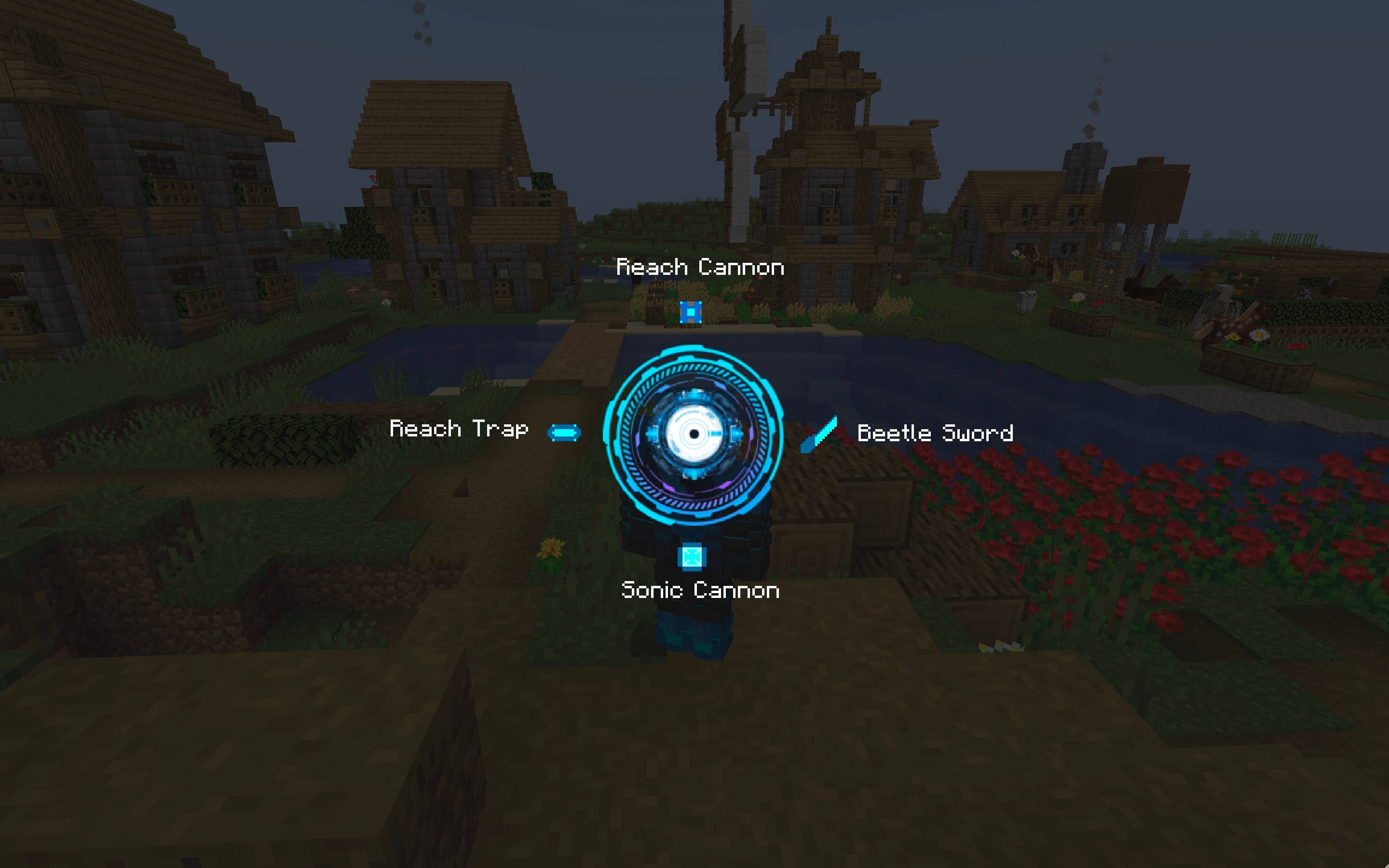Viewport: 1389px width, 868px height.
Task: Click the "Reach Trap" text label
Action: pos(459,429)
